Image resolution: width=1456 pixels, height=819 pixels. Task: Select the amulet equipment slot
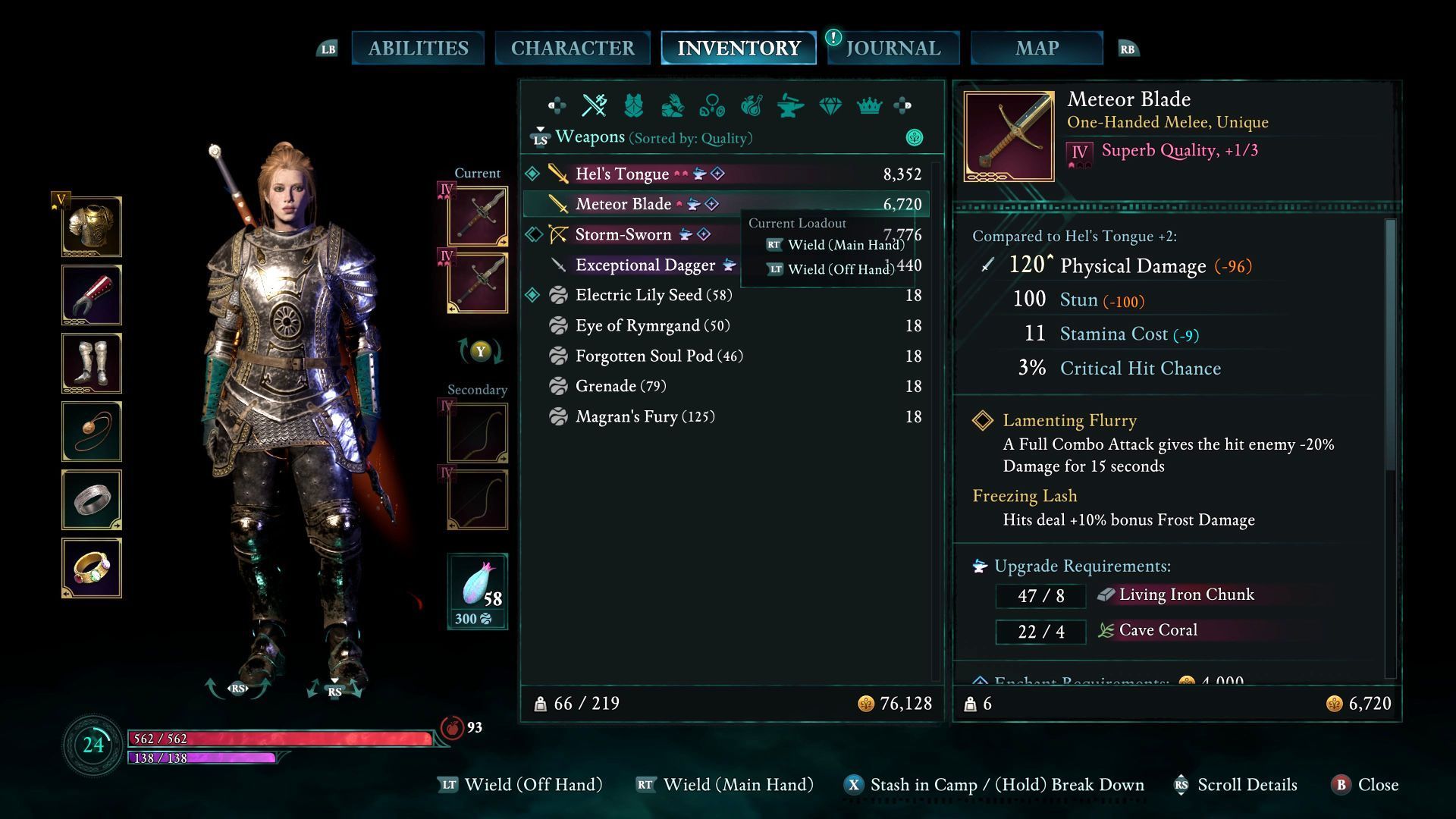(92, 431)
